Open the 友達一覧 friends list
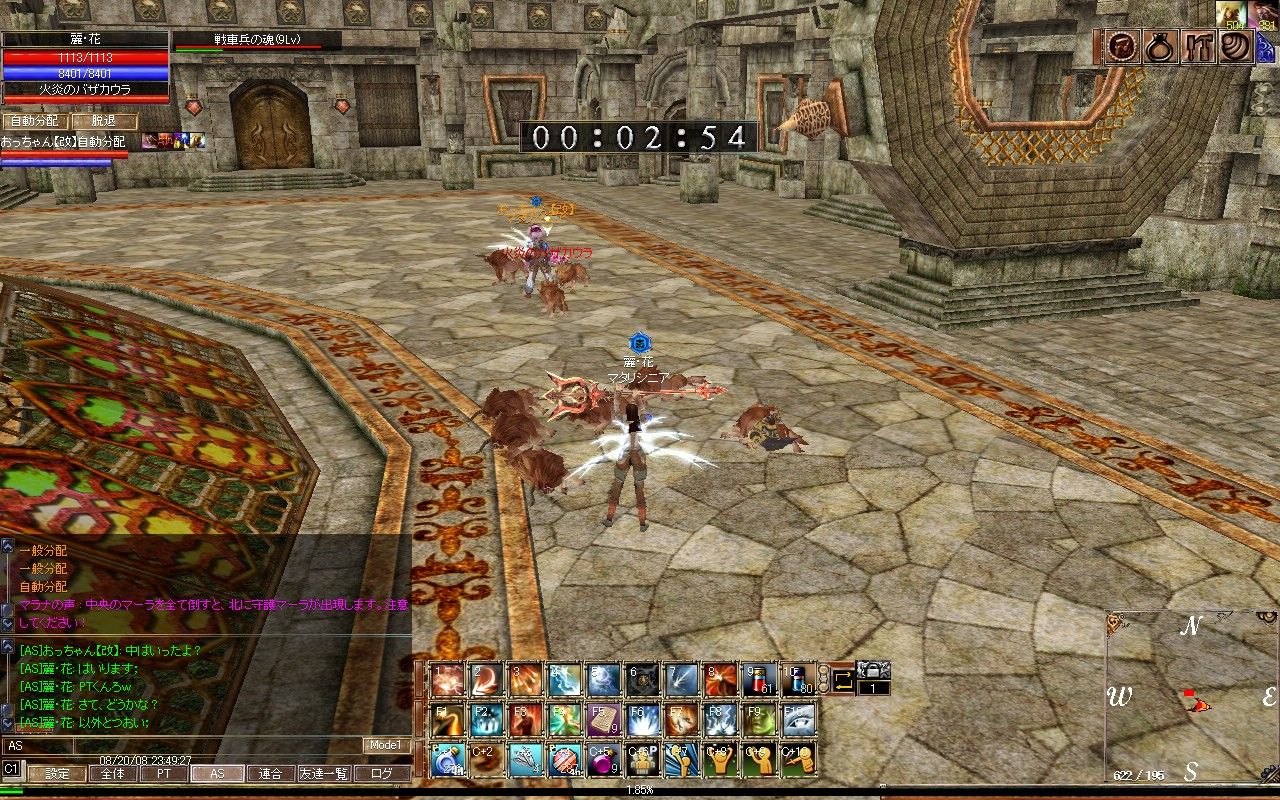 325,773
